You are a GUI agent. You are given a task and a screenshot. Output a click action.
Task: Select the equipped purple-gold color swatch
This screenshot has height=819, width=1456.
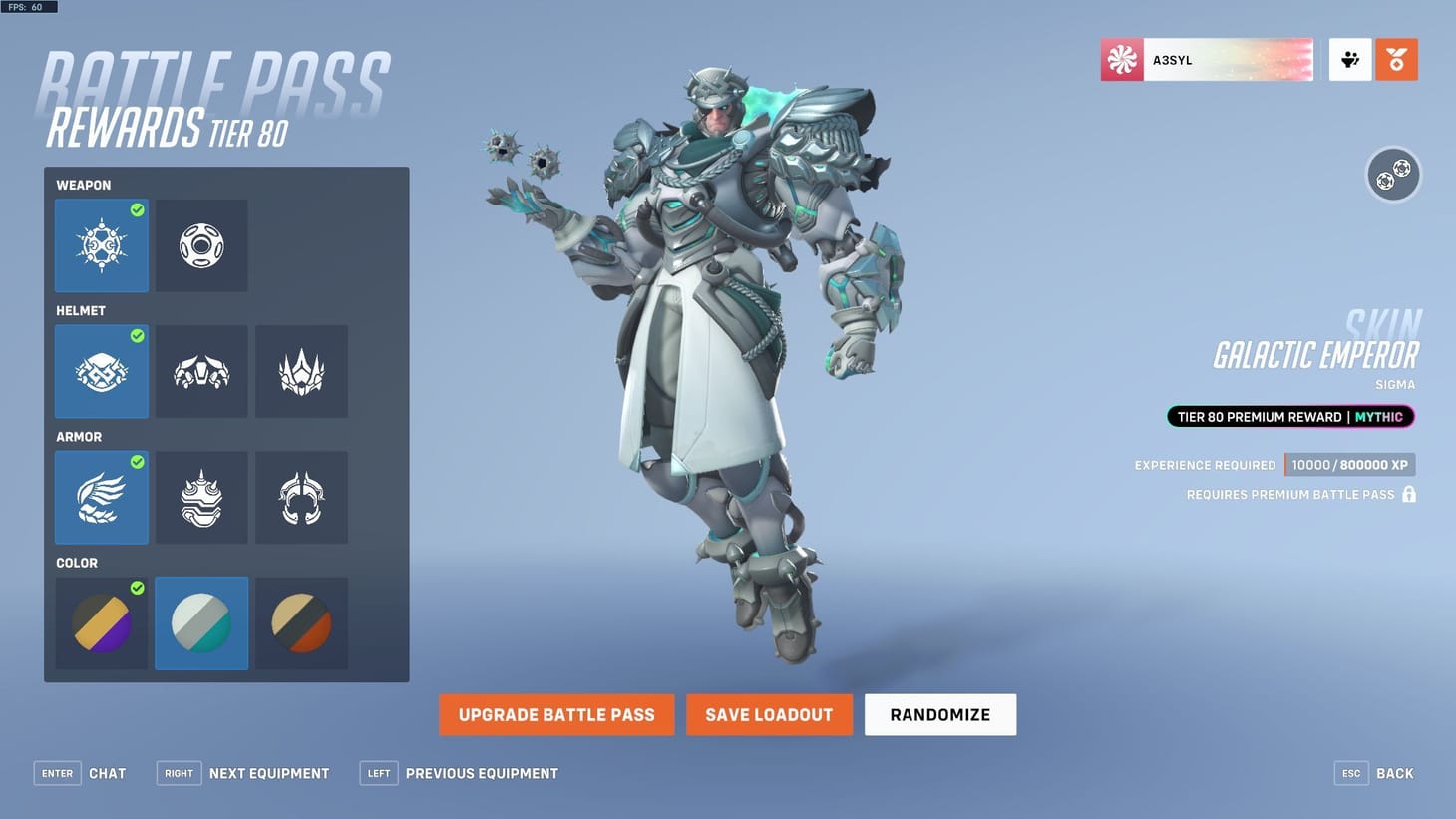[101, 622]
